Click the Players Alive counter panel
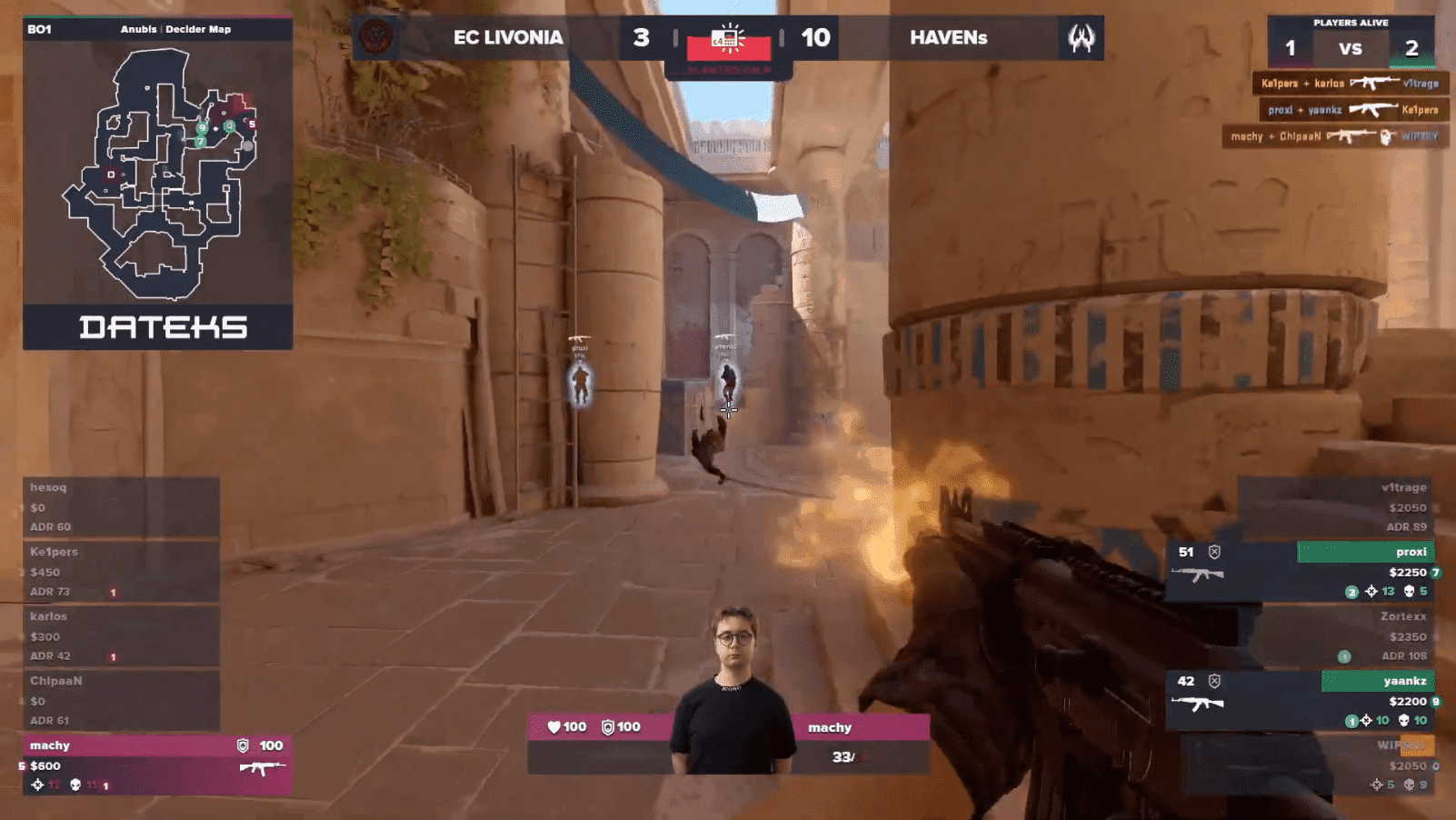1456x820 pixels. tap(1351, 42)
